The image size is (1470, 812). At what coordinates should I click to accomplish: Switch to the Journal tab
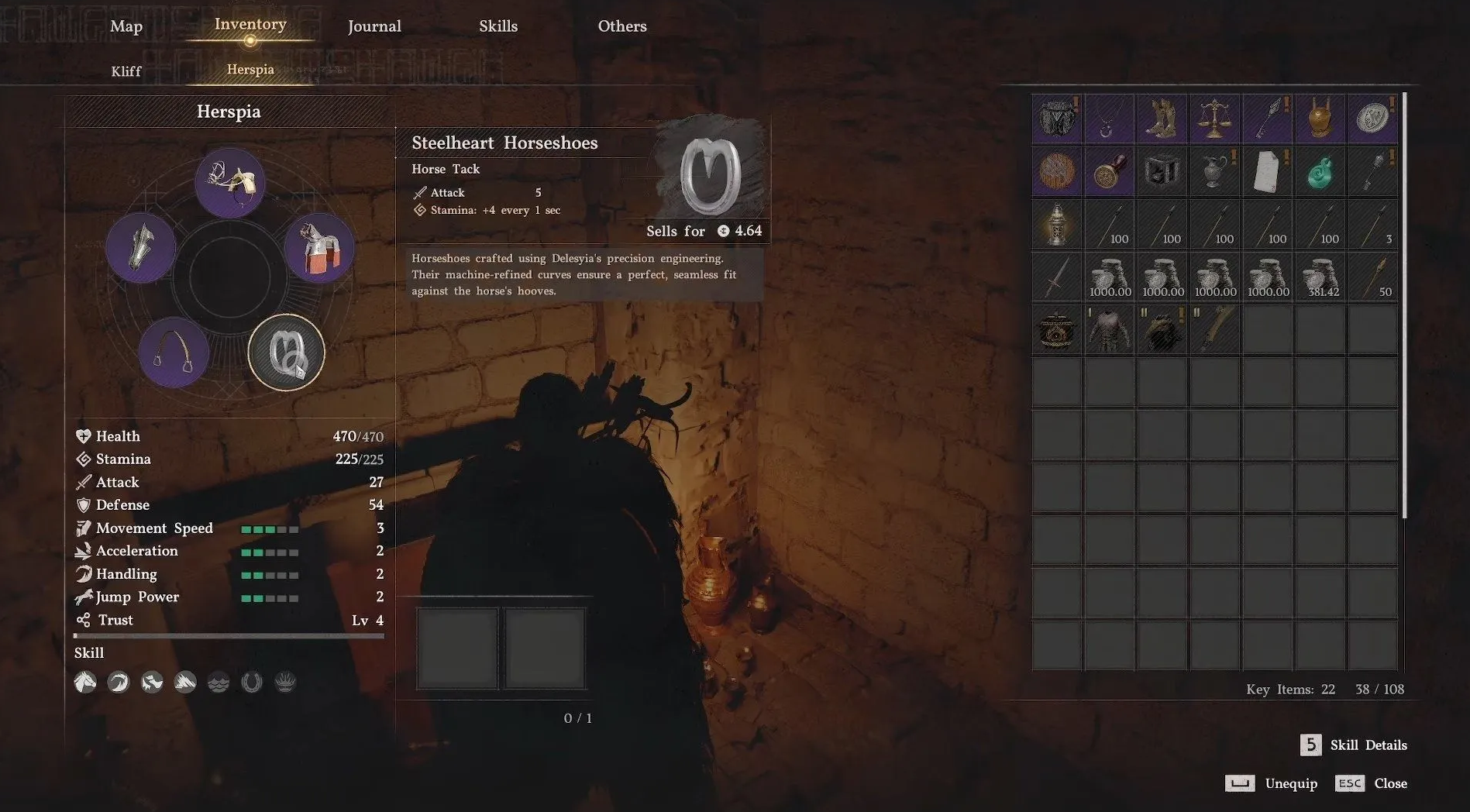pyautogui.click(x=374, y=26)
